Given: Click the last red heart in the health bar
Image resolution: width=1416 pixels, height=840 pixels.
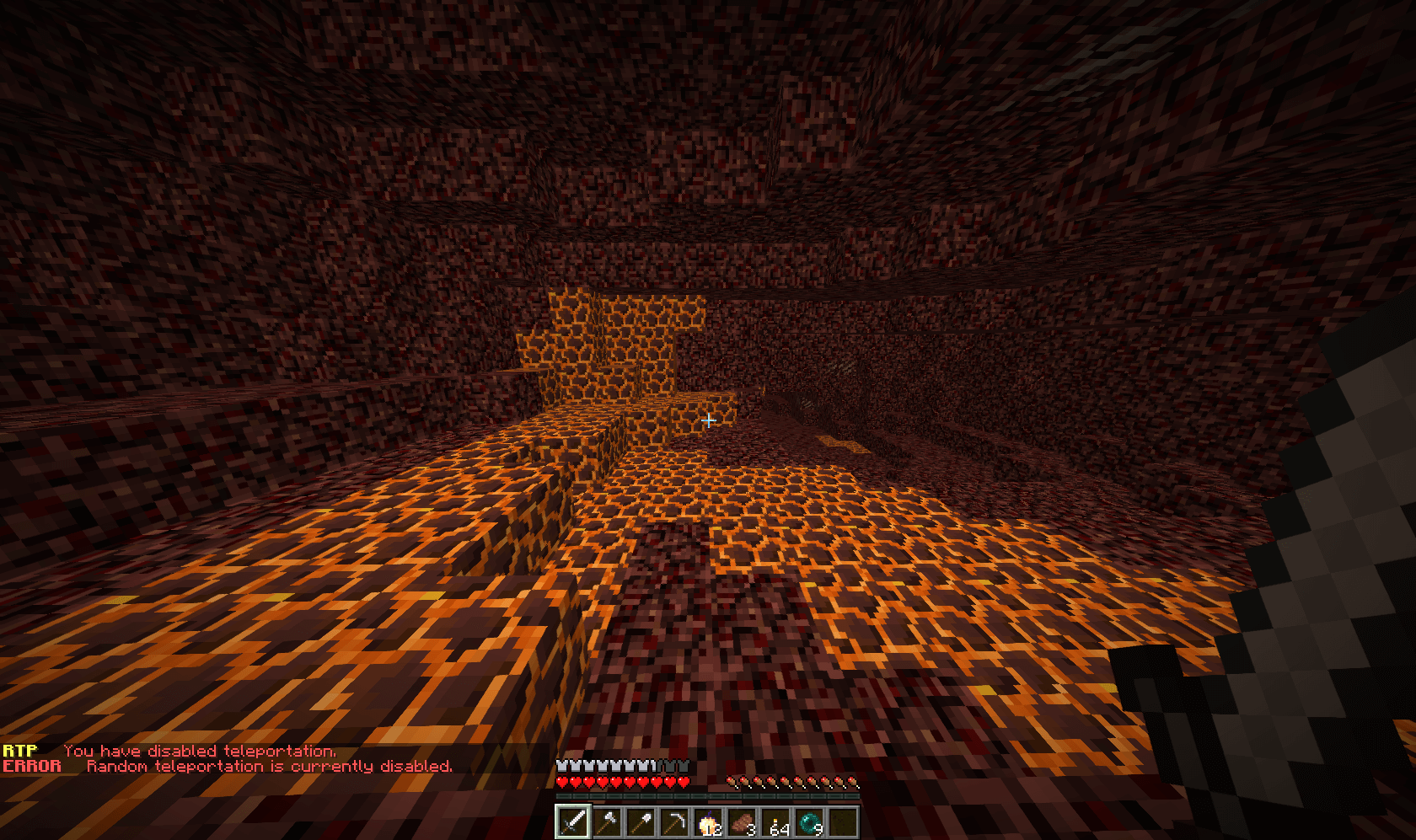Looking at the screenshot, I should (x=684, y=782).
